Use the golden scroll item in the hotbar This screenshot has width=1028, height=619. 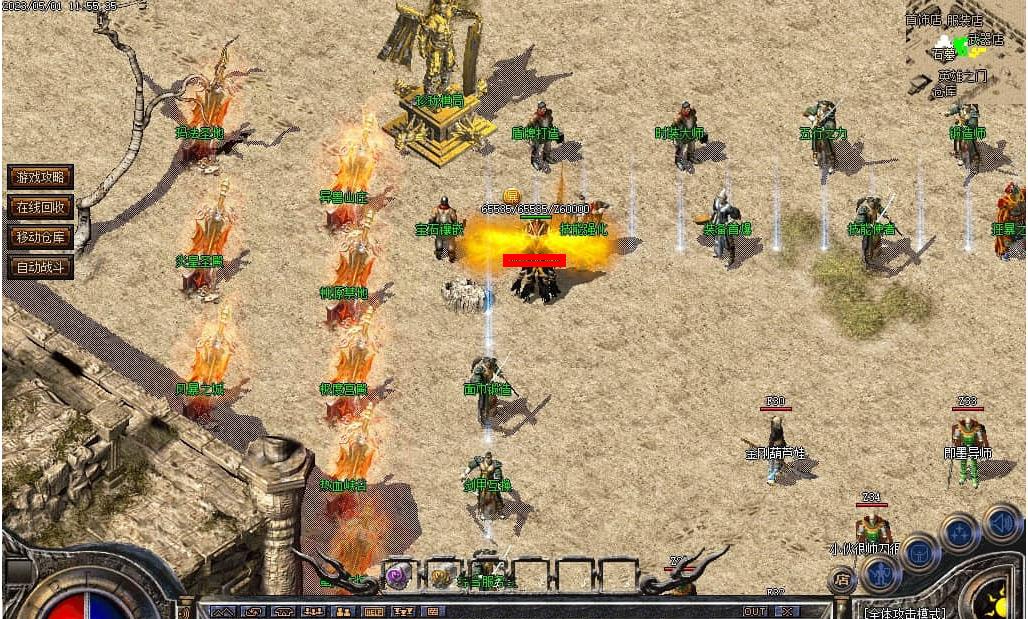pos(441,577)
